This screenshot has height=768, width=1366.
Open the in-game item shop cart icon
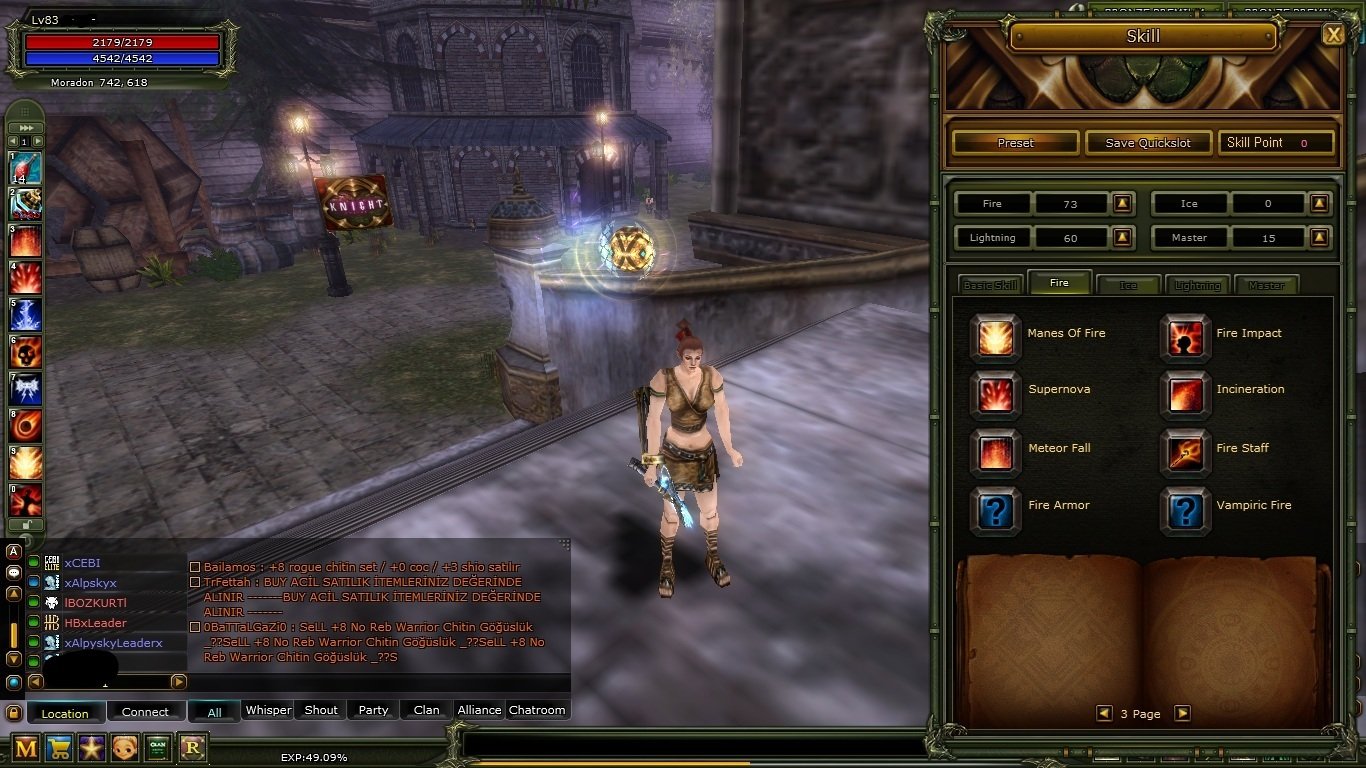pos(58,749)
